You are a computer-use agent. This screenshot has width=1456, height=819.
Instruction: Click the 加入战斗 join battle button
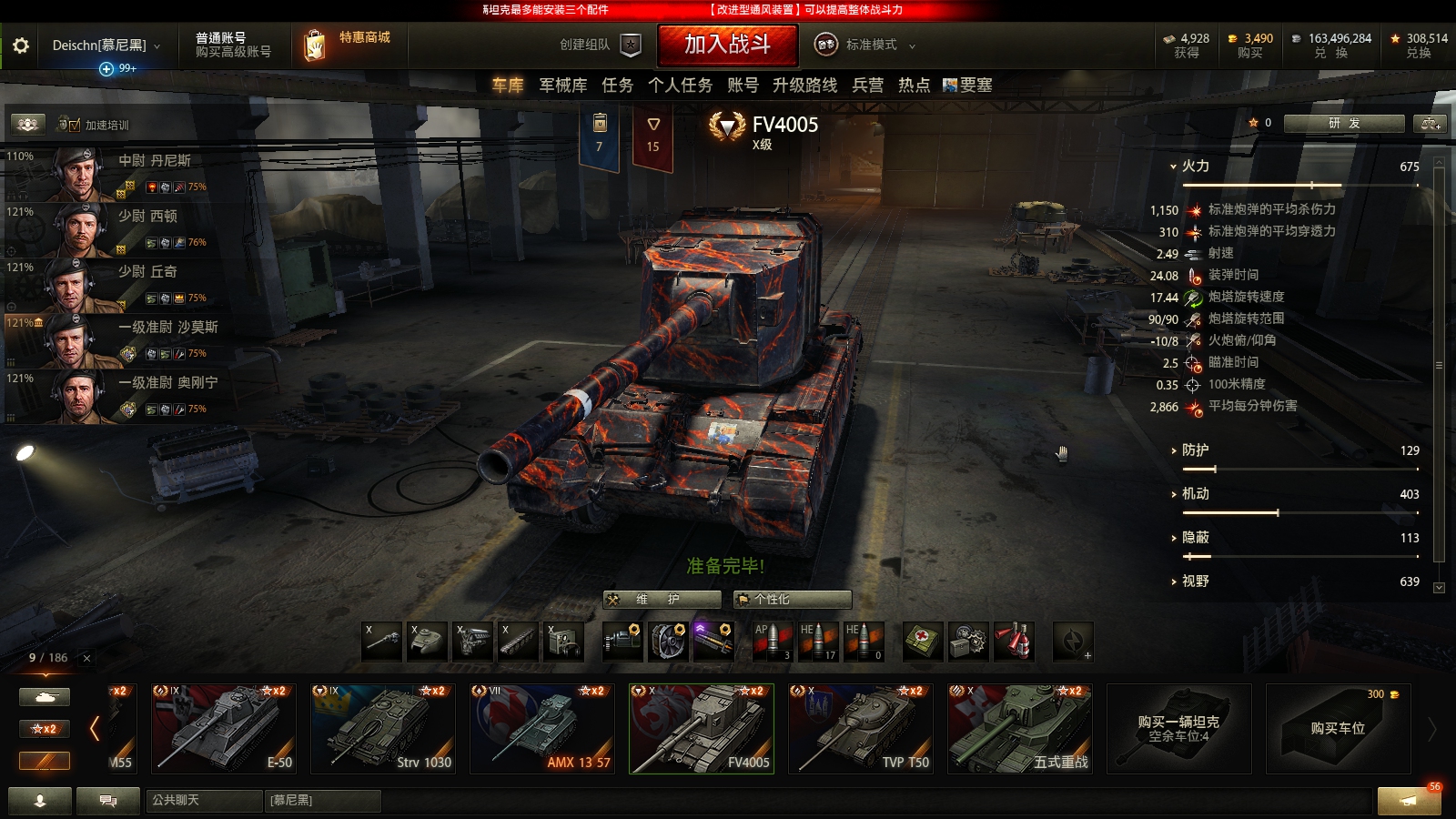pyautogui.click(x=728, y=45)
